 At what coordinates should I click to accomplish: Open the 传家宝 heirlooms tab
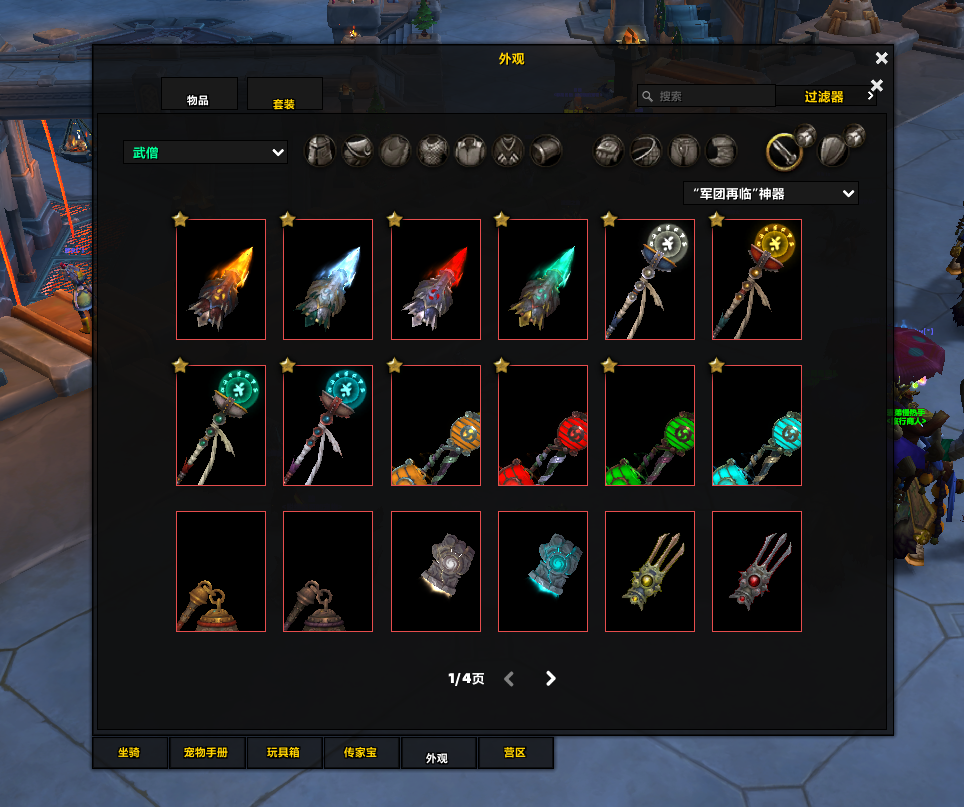click(360, 753)
